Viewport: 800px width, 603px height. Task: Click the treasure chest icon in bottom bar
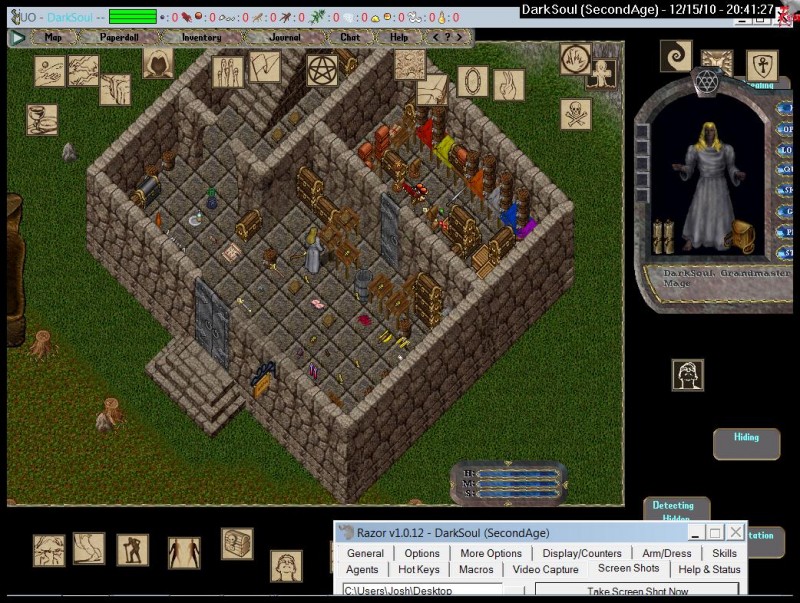237,544
